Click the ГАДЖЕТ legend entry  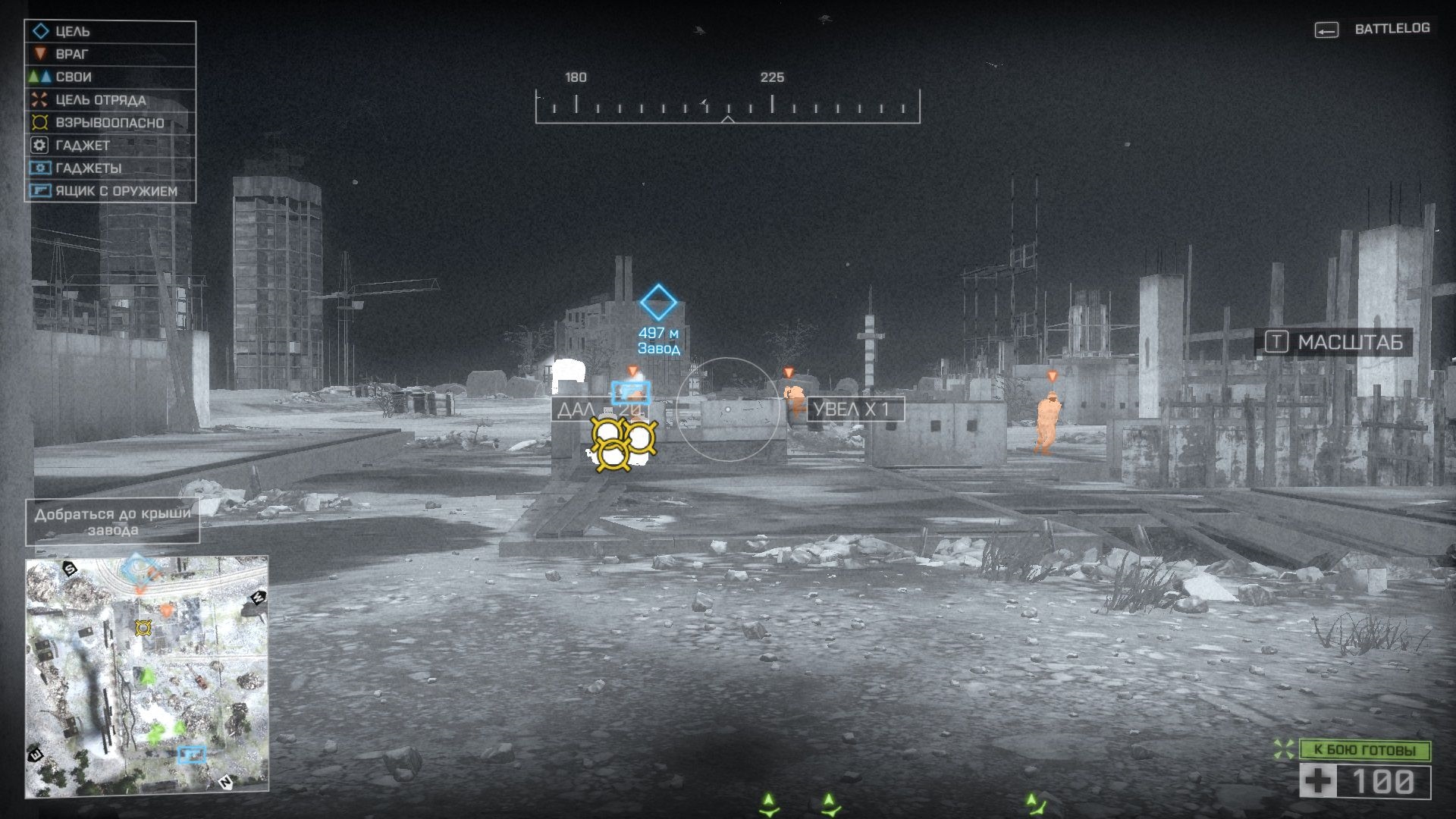110,146
